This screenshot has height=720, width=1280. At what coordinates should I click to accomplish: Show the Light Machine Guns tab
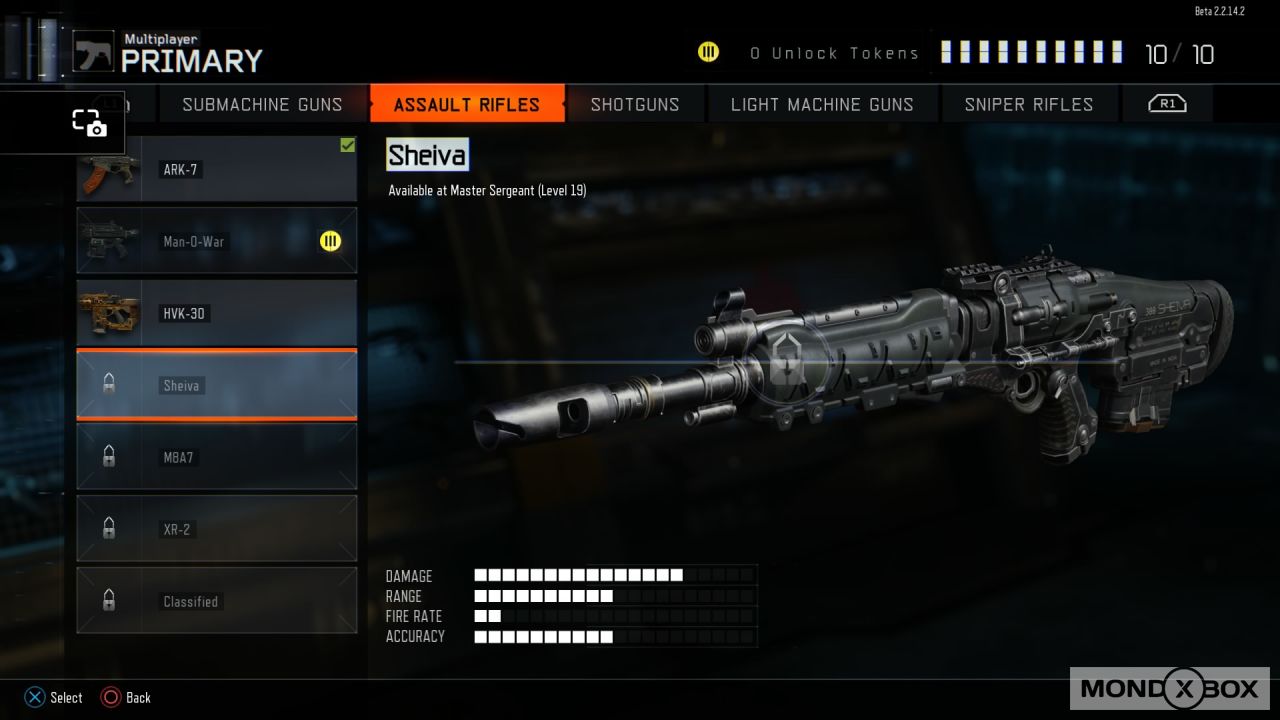[x=822, y=104]
